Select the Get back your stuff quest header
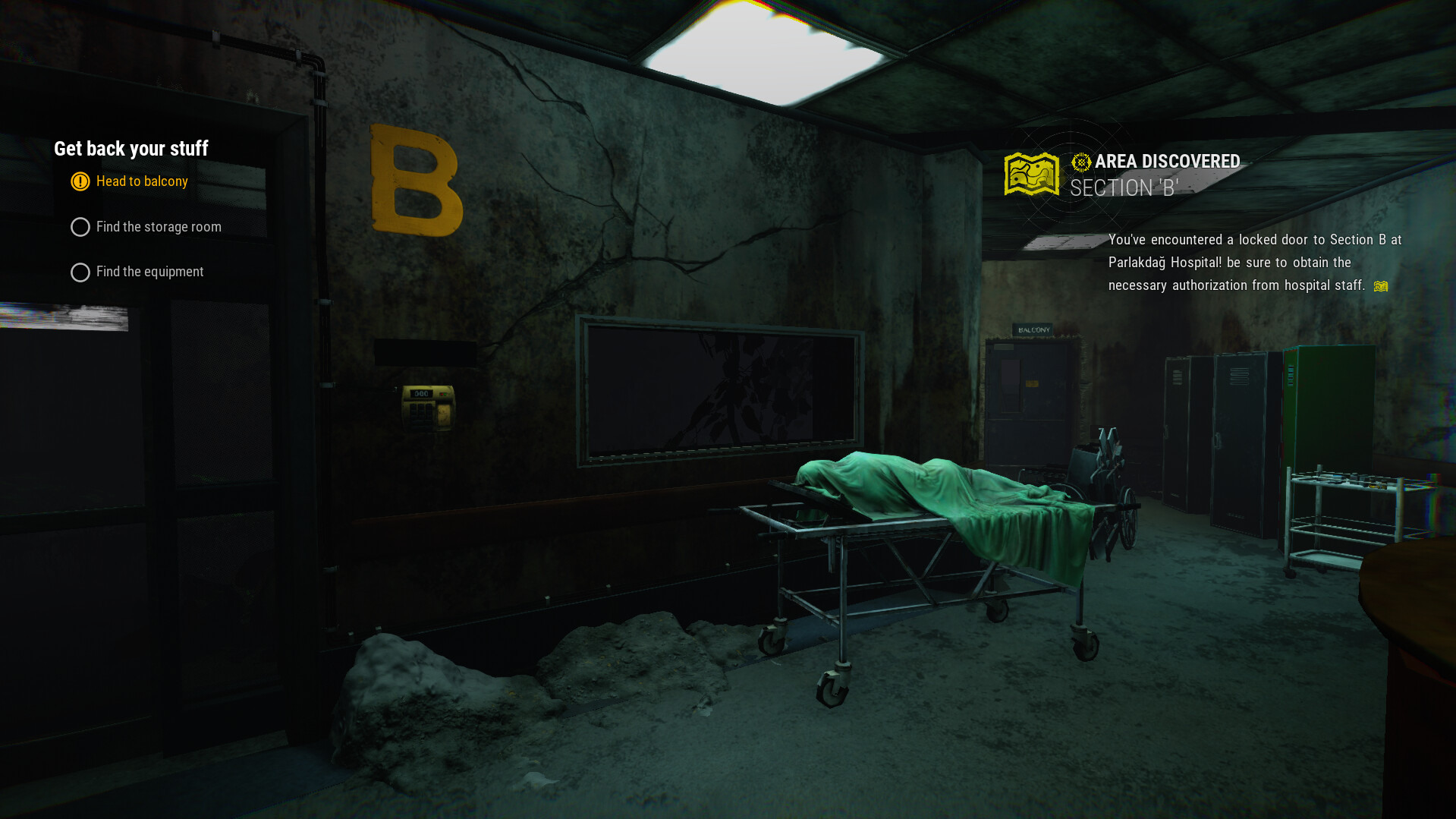 131,149
